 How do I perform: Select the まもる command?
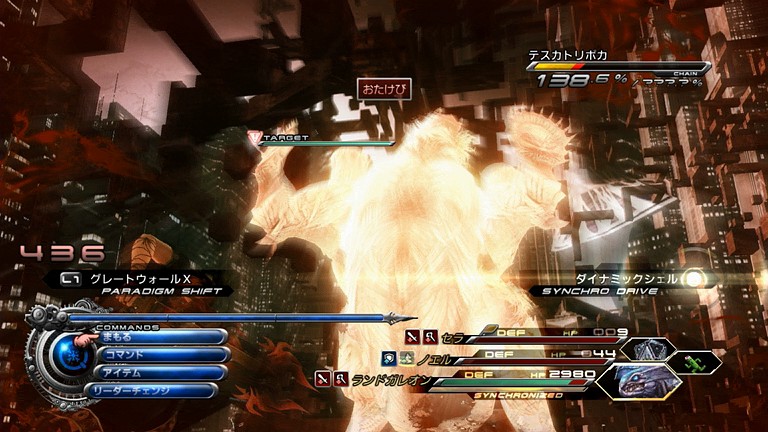(160, 338)
